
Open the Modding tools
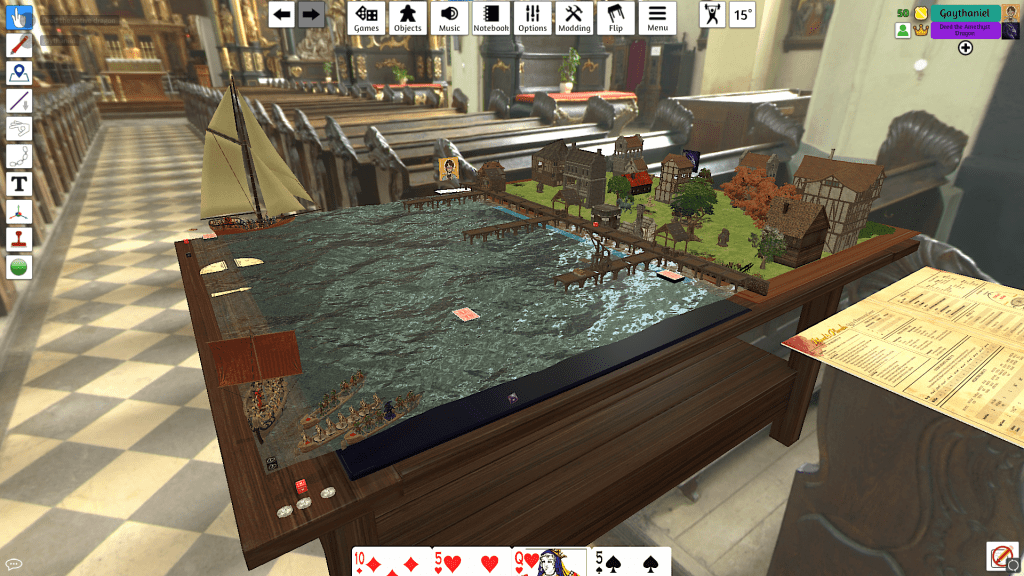[x=574, y=17]
